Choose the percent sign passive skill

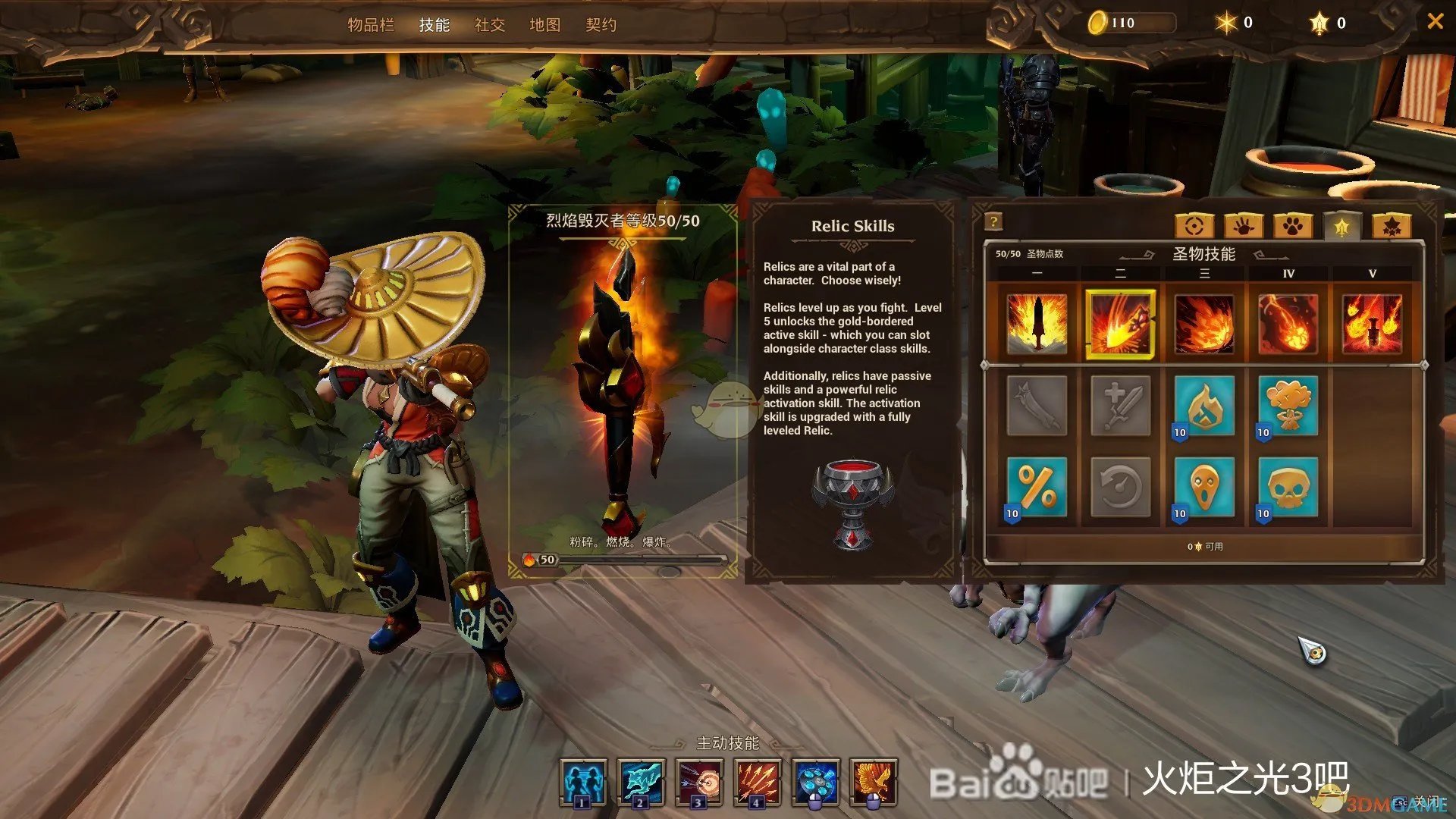tap(1037, 488)
